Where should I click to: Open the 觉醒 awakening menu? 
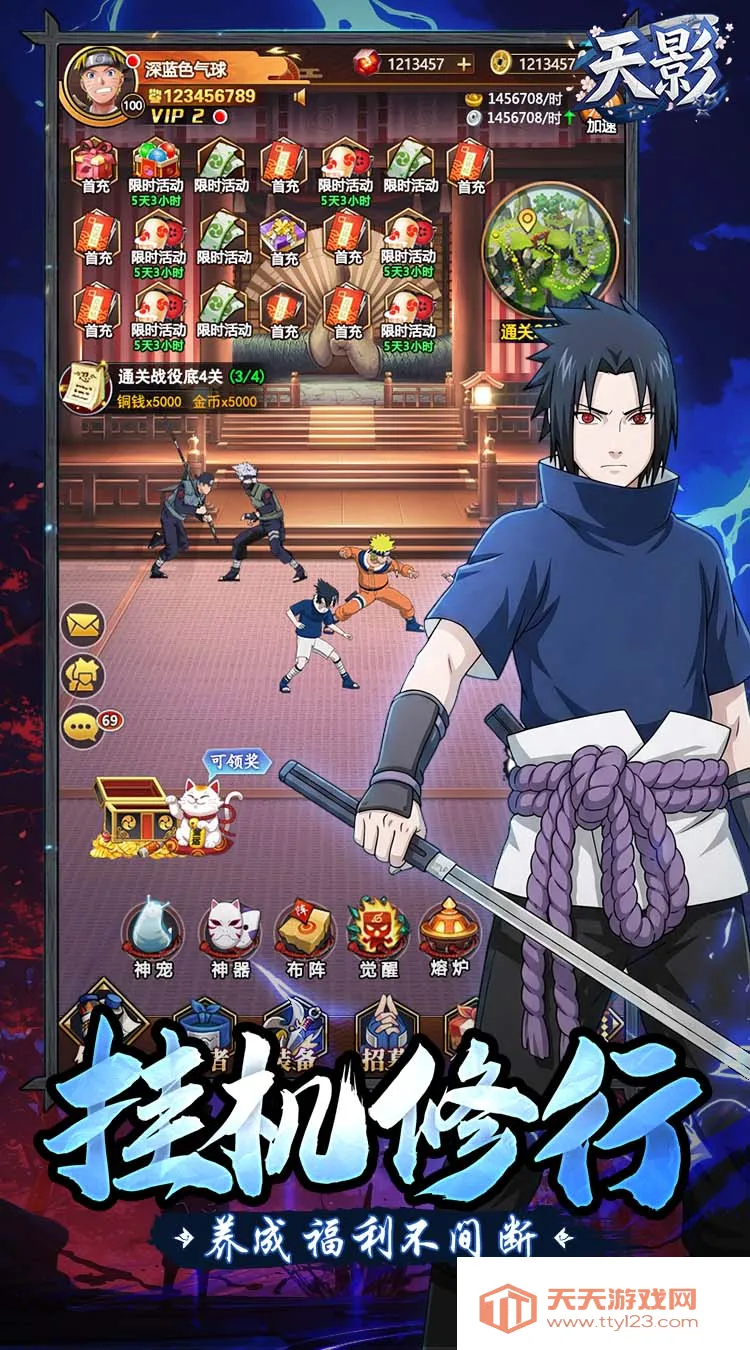[377, 934]
